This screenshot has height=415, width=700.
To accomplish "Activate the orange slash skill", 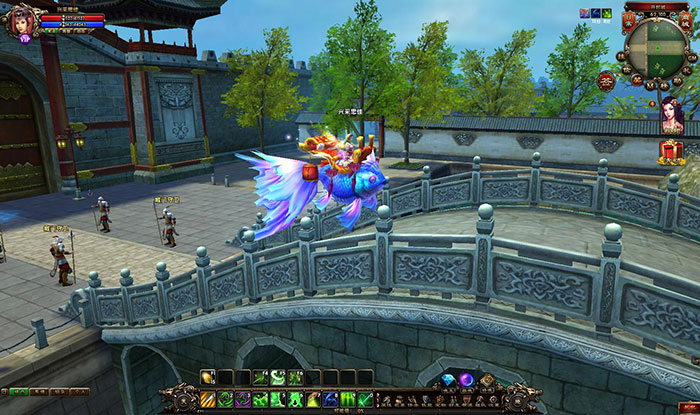I will tap(207, 398).
